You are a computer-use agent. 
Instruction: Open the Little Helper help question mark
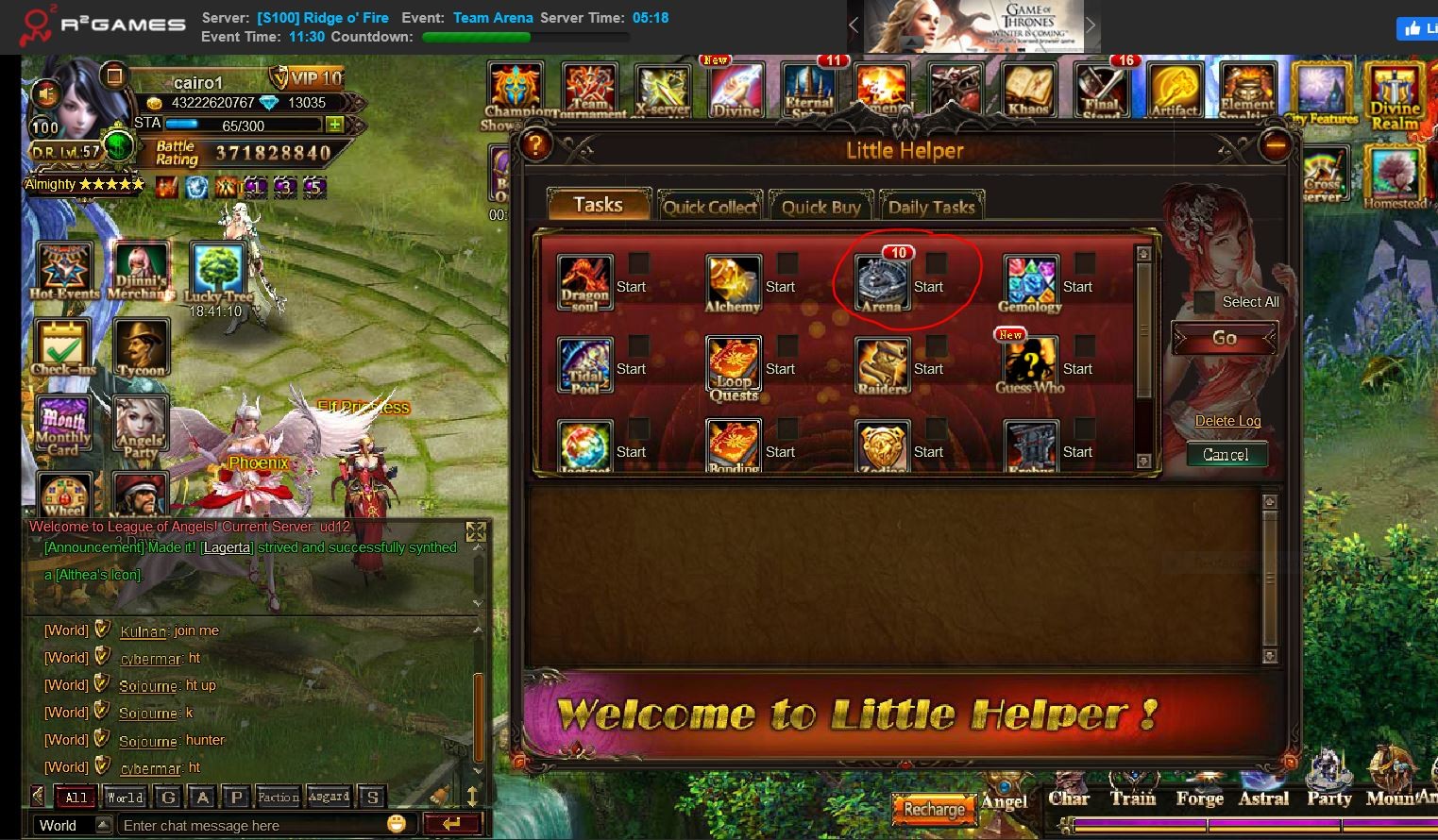point(535,145)
